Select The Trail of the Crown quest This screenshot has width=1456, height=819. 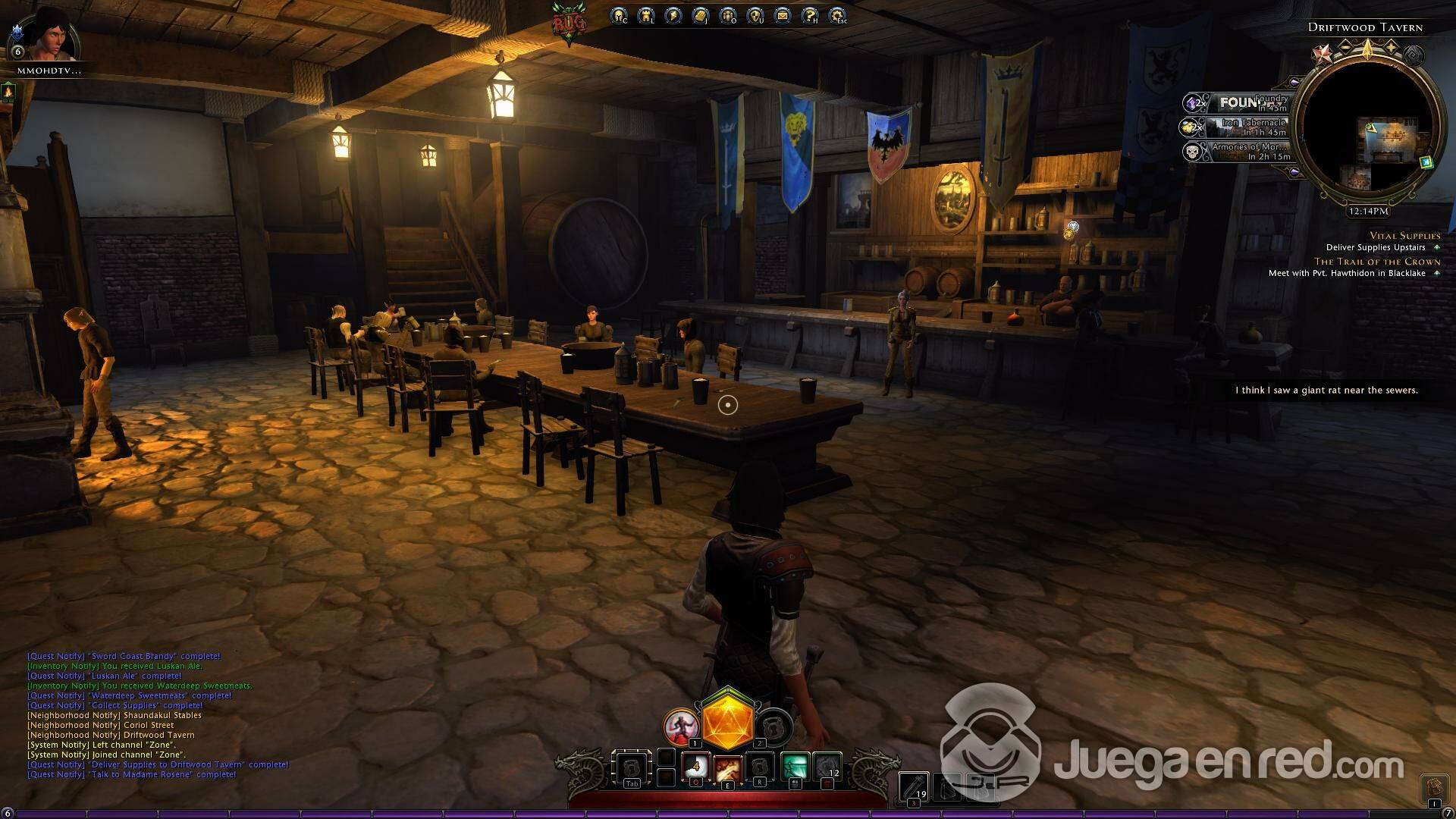pos(1376,262)
